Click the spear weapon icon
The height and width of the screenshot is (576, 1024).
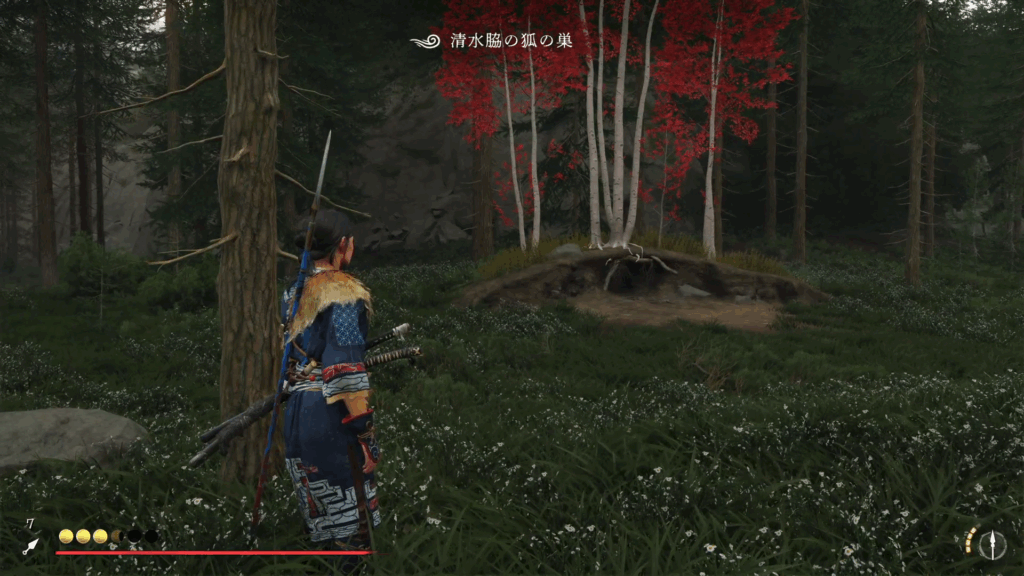click(992, 543)
